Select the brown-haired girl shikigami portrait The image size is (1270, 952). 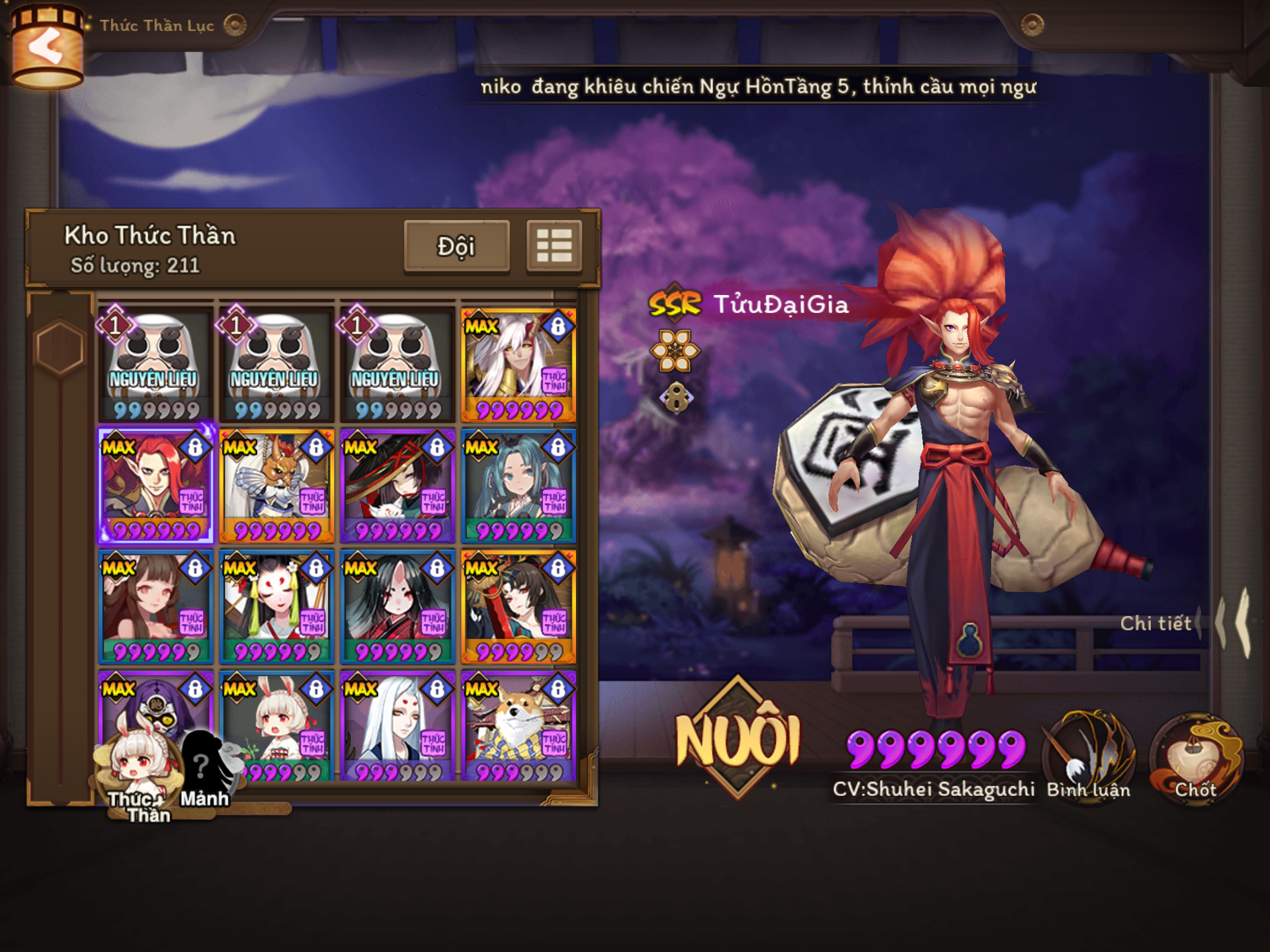155,606
